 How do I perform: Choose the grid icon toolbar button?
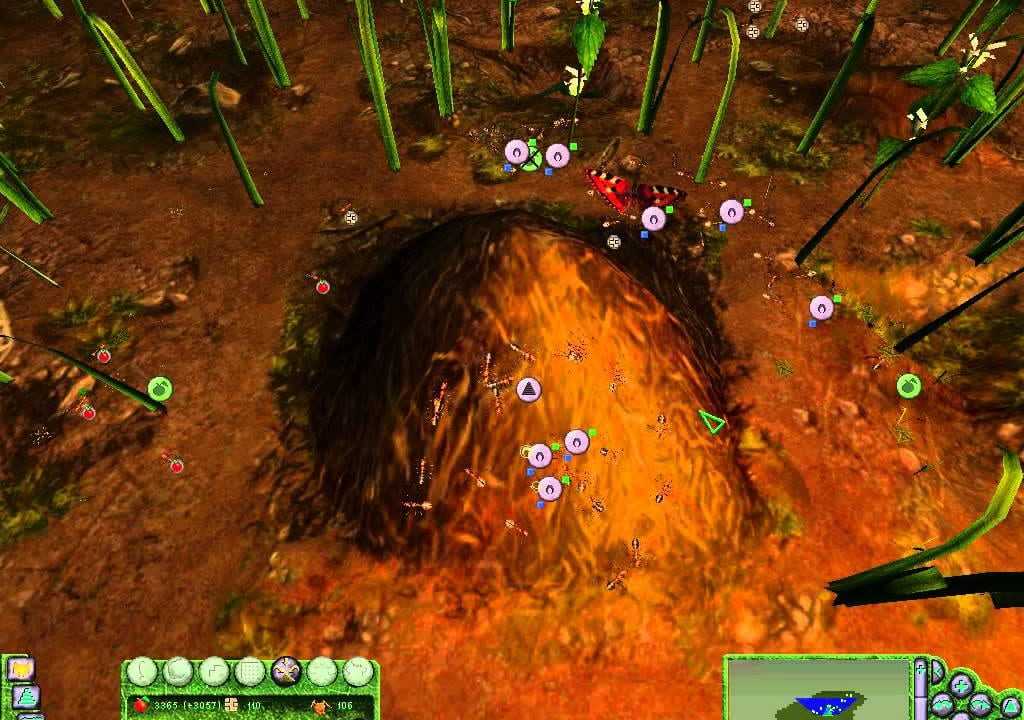(x=250, y=671)
